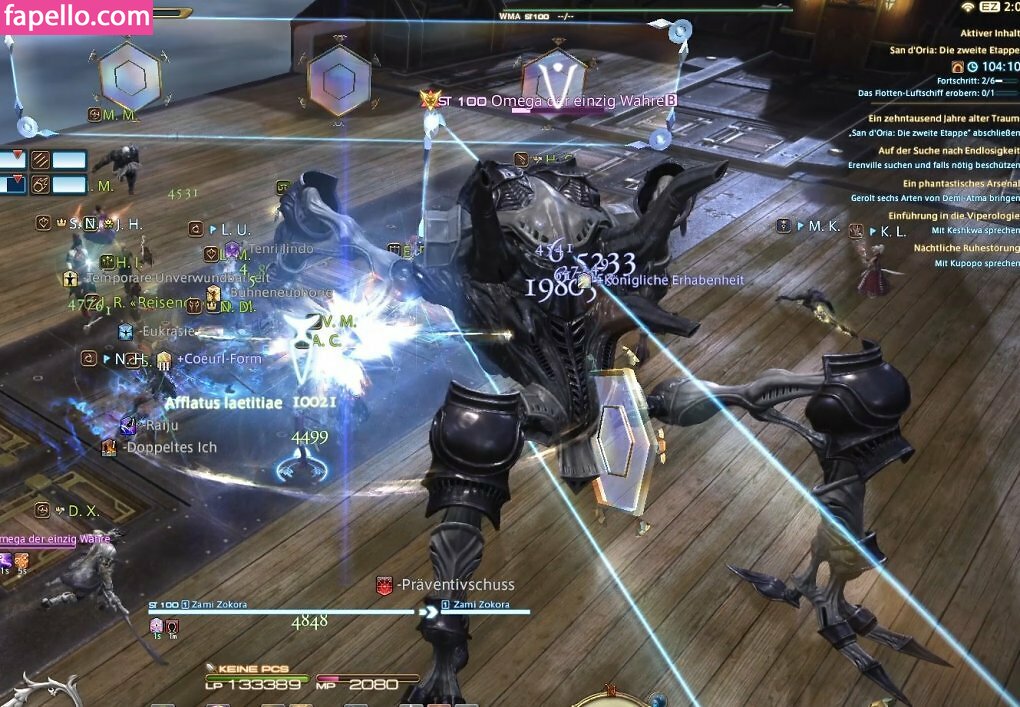Select player nameplate D. X.
The width and height of the screenshot is (1020, 707).
tap(83, 511)
